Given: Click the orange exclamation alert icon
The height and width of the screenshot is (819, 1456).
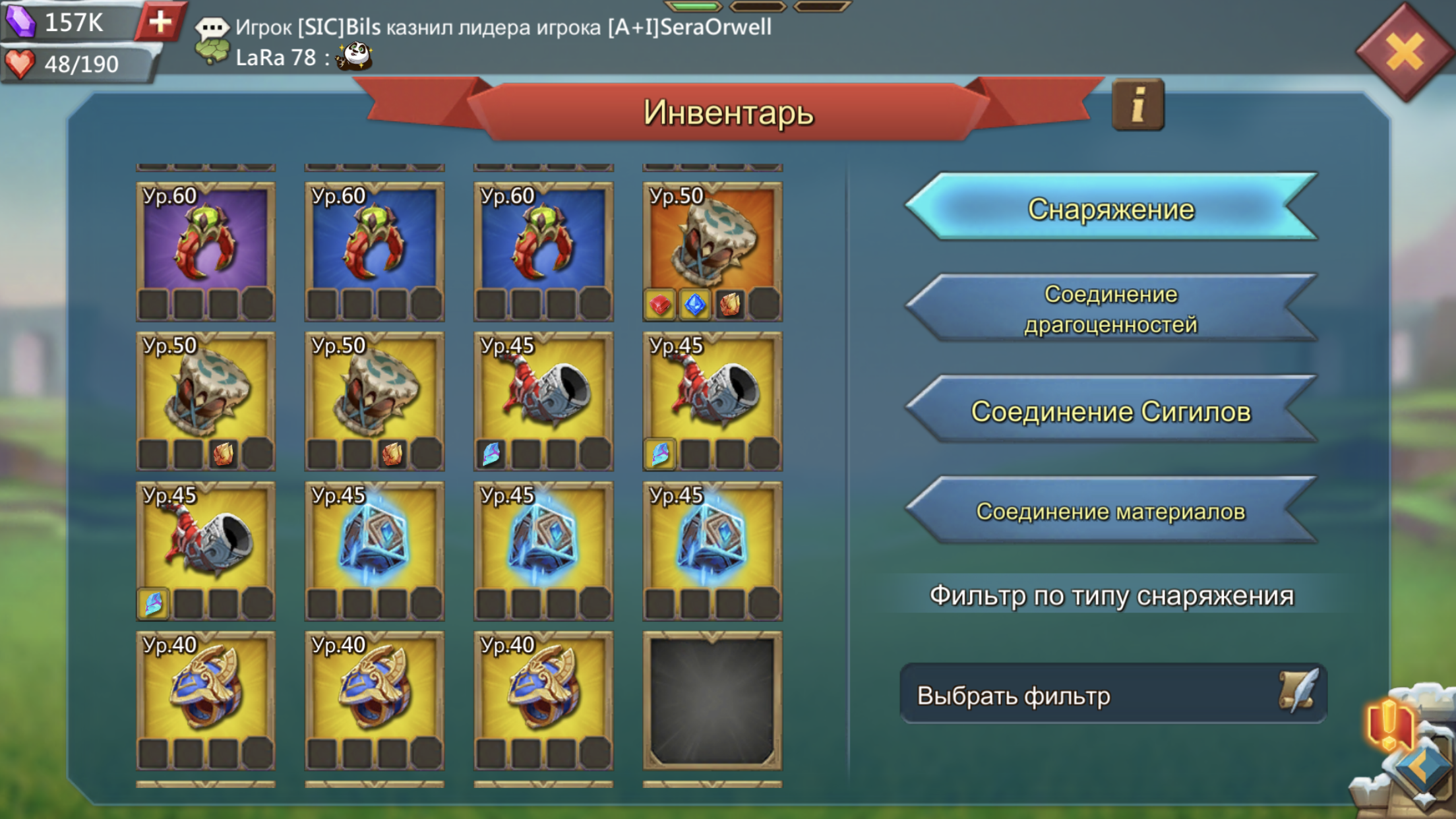Looking at the screenshot, I should (1389, 723).
